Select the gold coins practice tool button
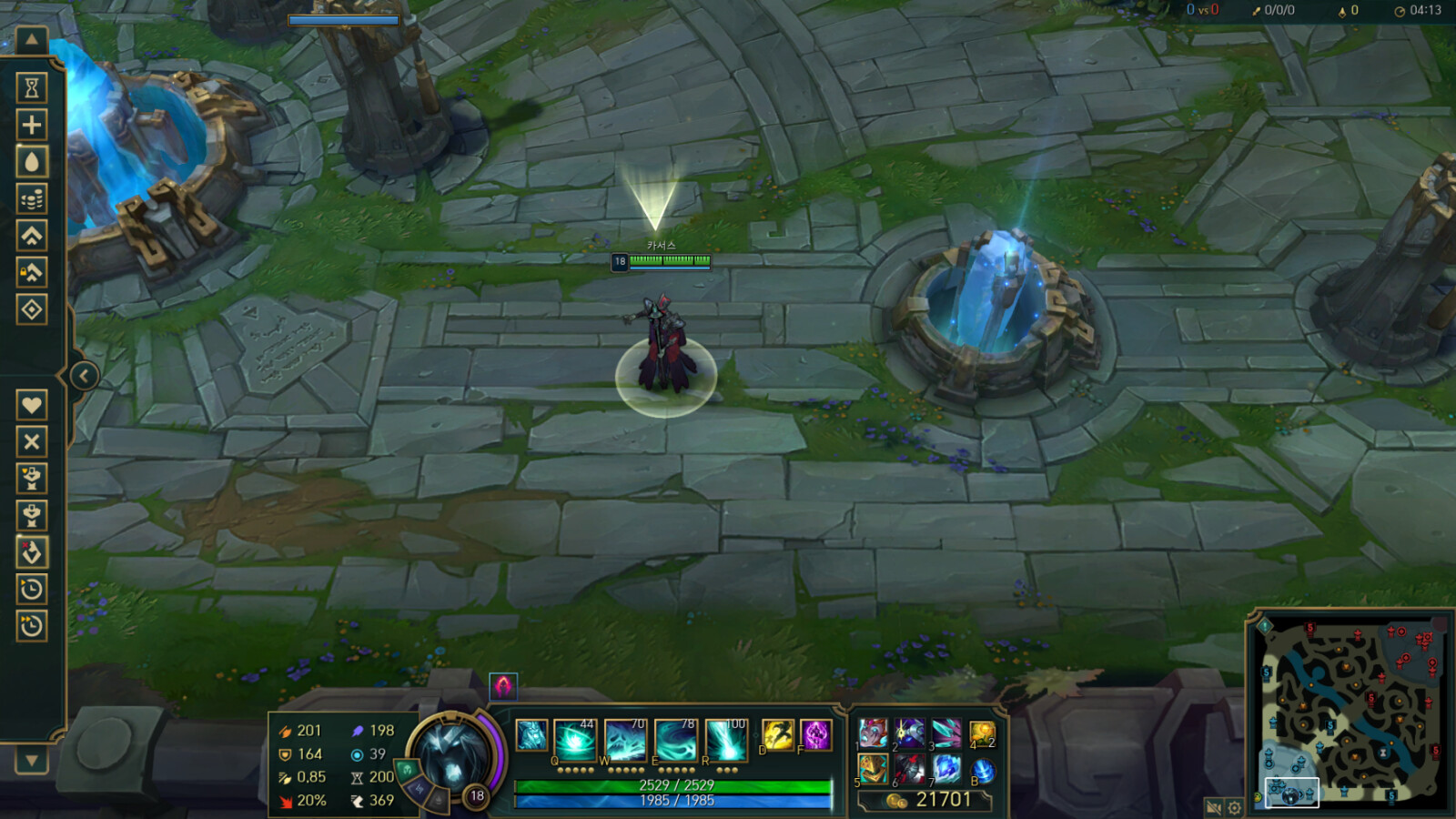The width and height of the screenshot is (1456, 819). pos(32,198)
